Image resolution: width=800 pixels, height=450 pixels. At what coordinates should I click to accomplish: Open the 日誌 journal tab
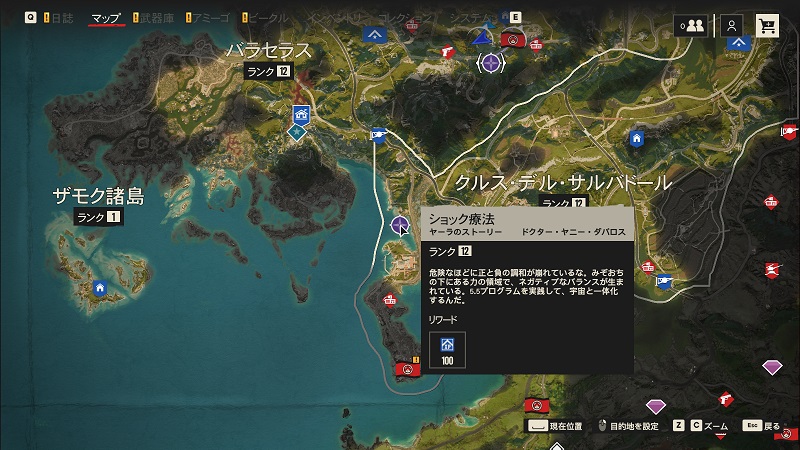coord(62,18)
